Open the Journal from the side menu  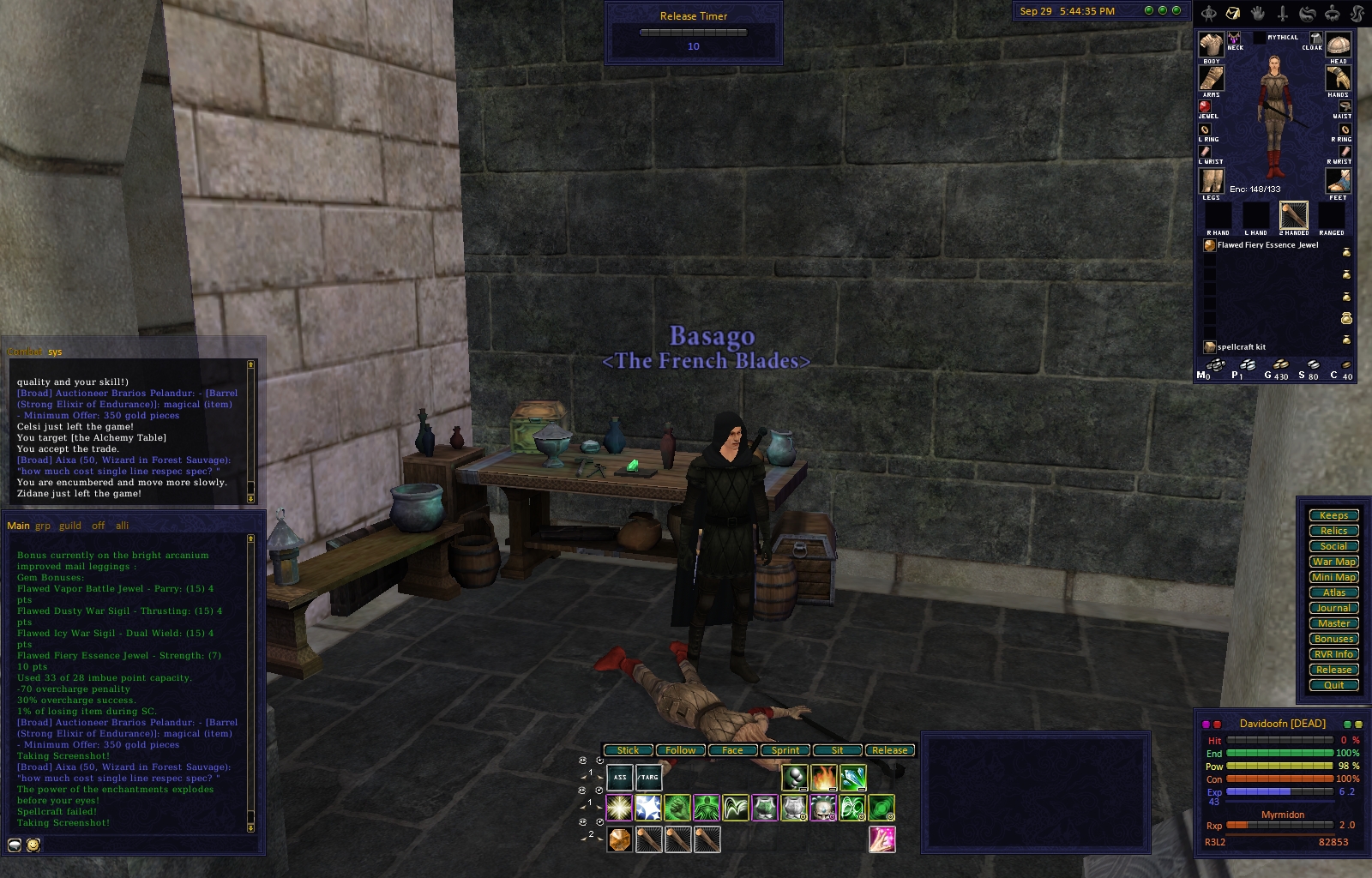(1333, 608)
